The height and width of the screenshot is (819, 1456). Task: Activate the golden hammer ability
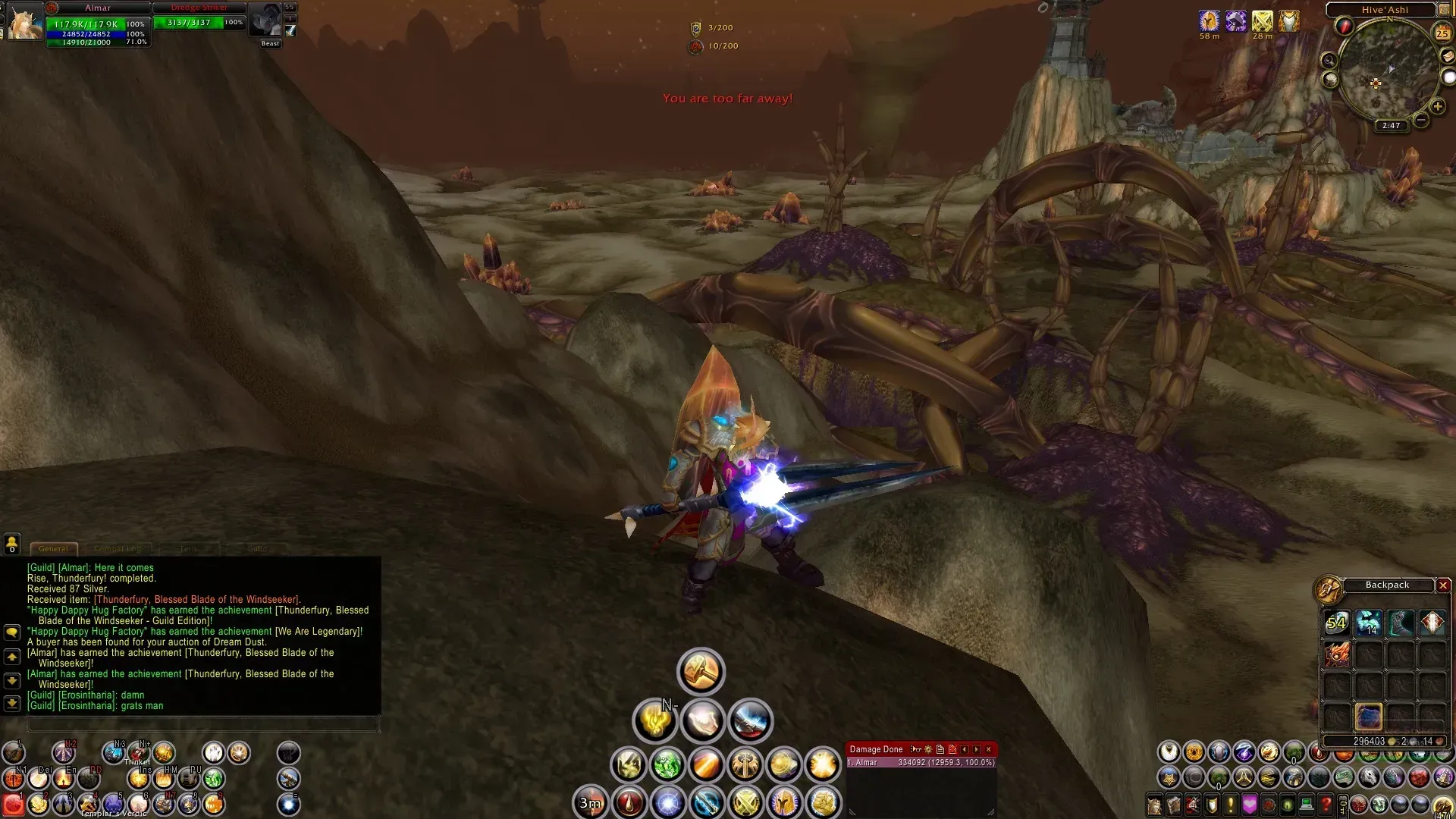(701, 671)
